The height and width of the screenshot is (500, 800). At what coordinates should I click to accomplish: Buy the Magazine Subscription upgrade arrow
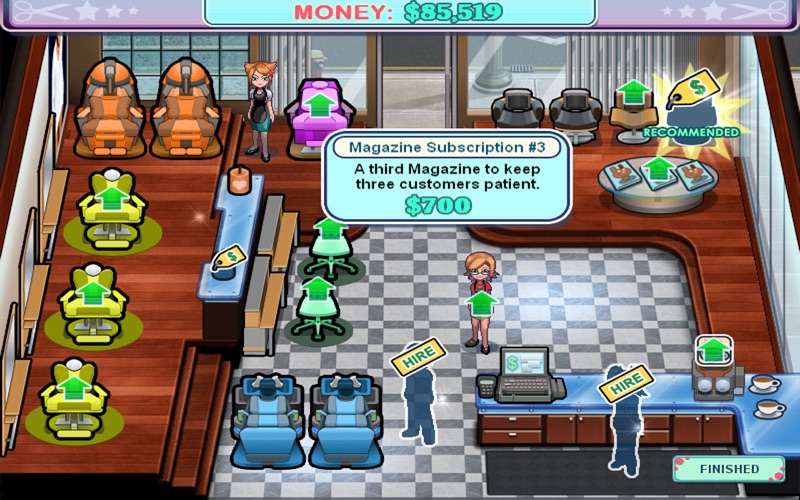tap(656, 170)
